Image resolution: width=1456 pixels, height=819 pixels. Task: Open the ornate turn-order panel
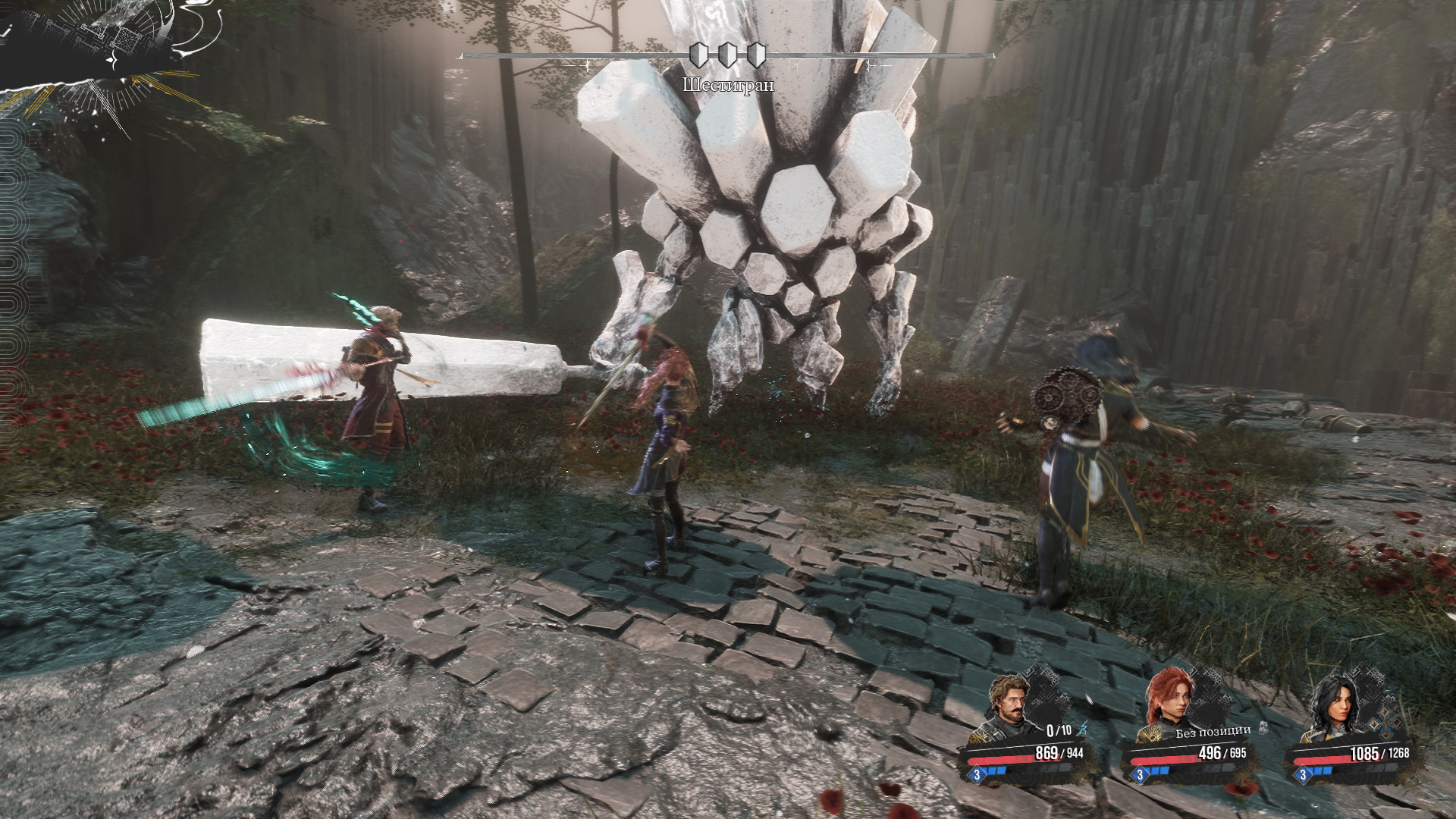click(x=99, y=53)
